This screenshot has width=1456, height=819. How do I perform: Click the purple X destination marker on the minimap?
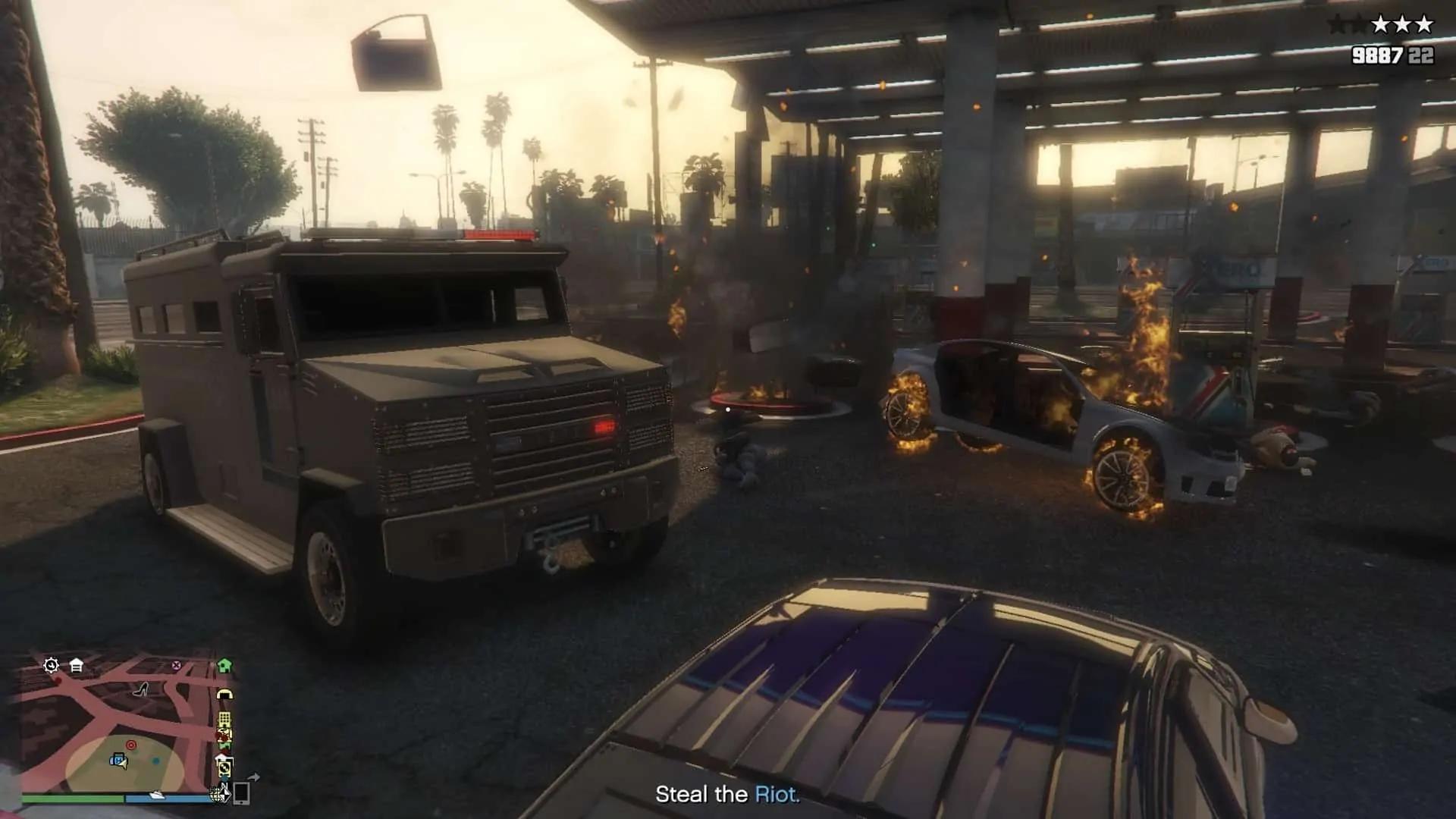point(176,665)
